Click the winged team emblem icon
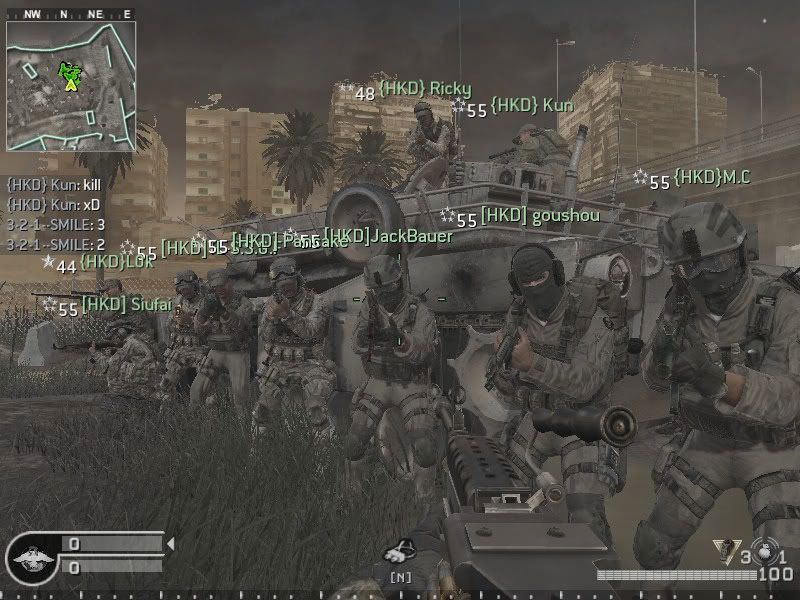This screenshot has width=800, height=600. 31,556
